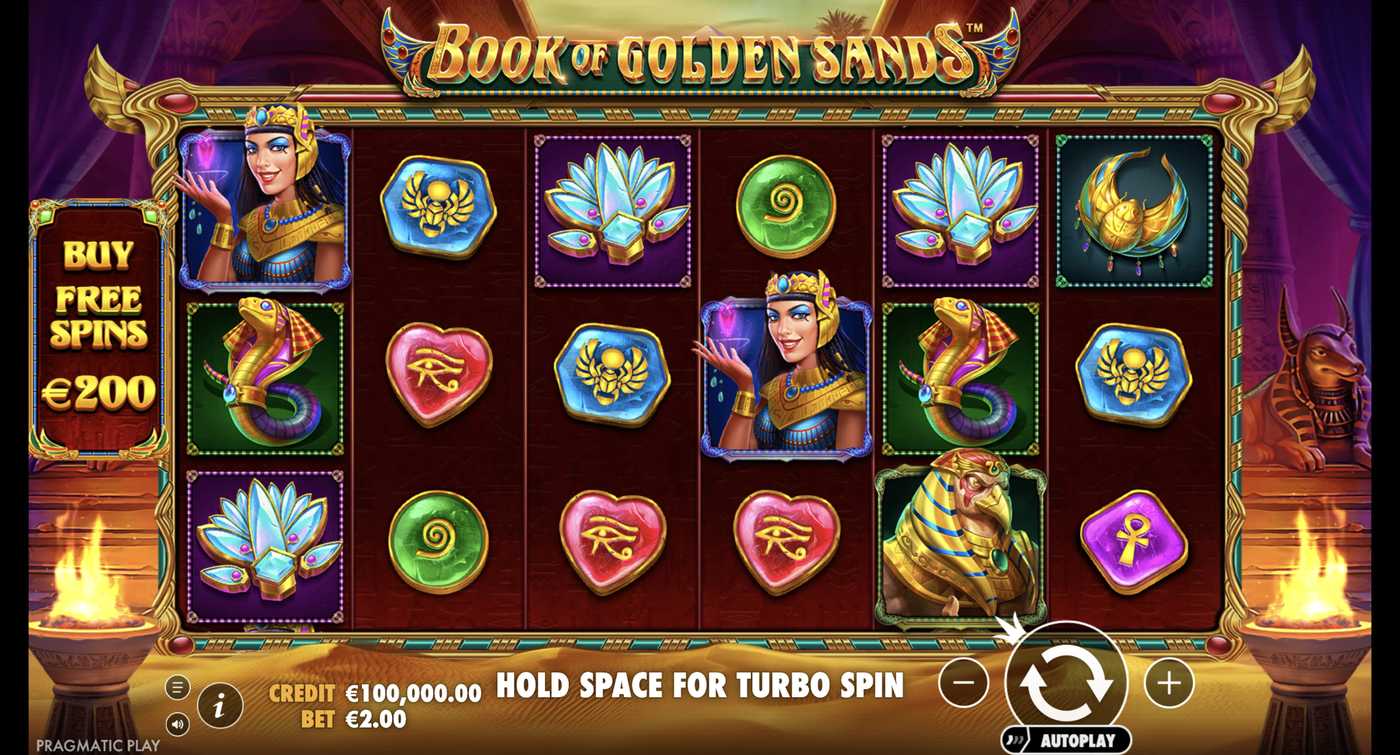
Task: Click the Eye of Horus heart symbol
Action: point(437,372)
